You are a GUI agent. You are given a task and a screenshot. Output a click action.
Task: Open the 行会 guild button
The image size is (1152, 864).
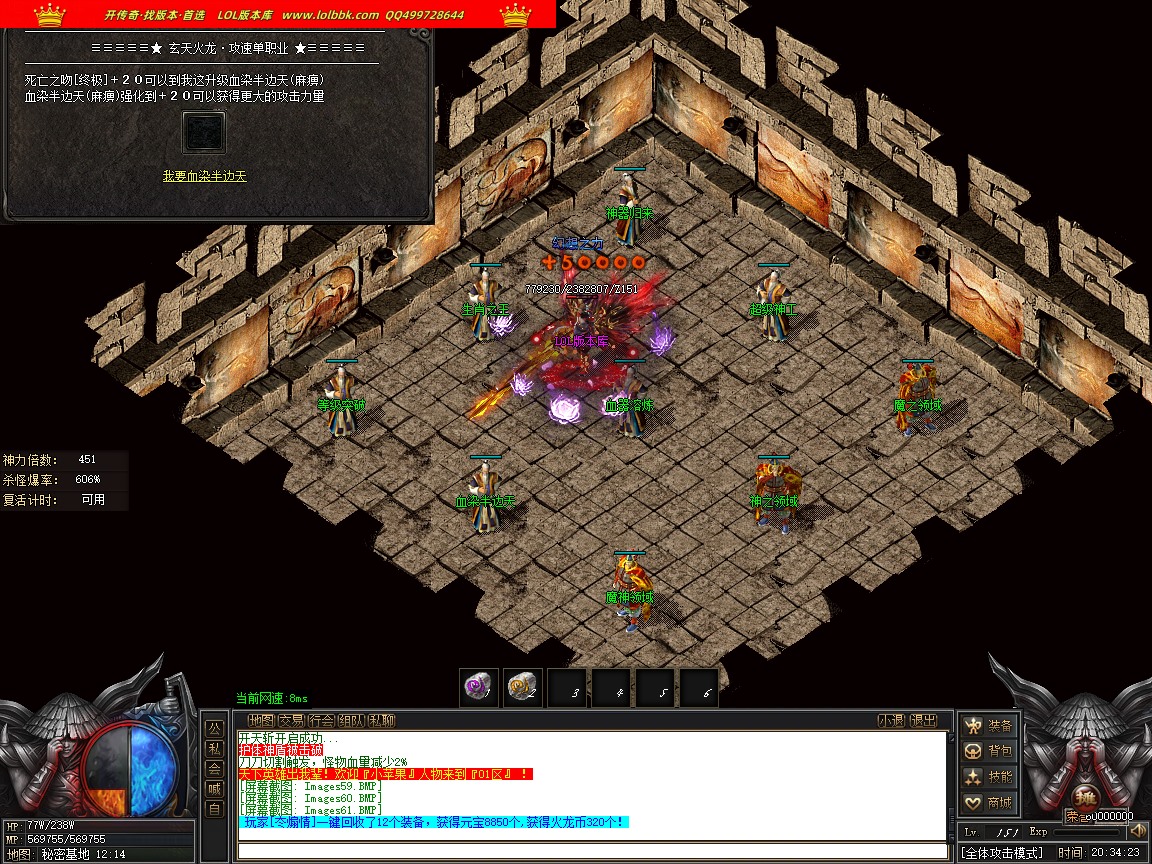click(321, 720)
